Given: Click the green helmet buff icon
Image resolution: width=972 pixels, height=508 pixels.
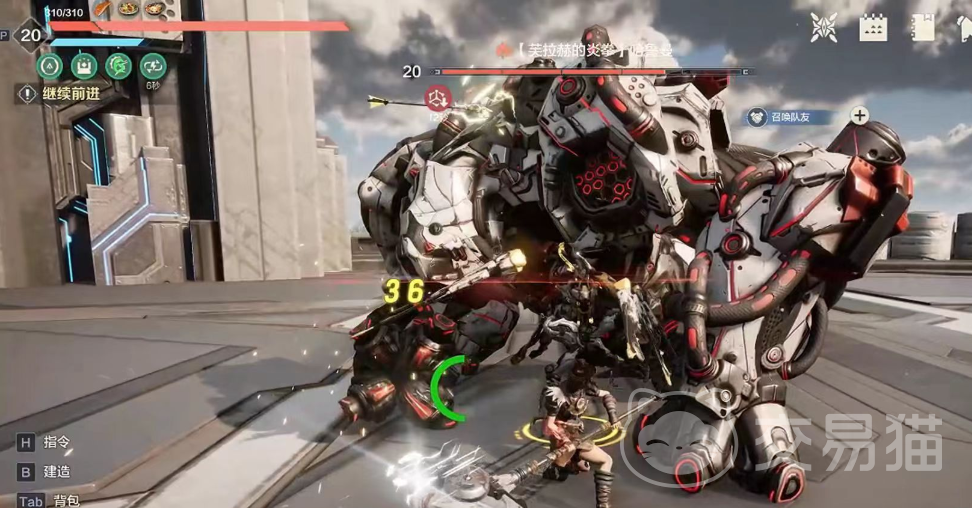Looking at the screenshot, I should coord(119,67).
